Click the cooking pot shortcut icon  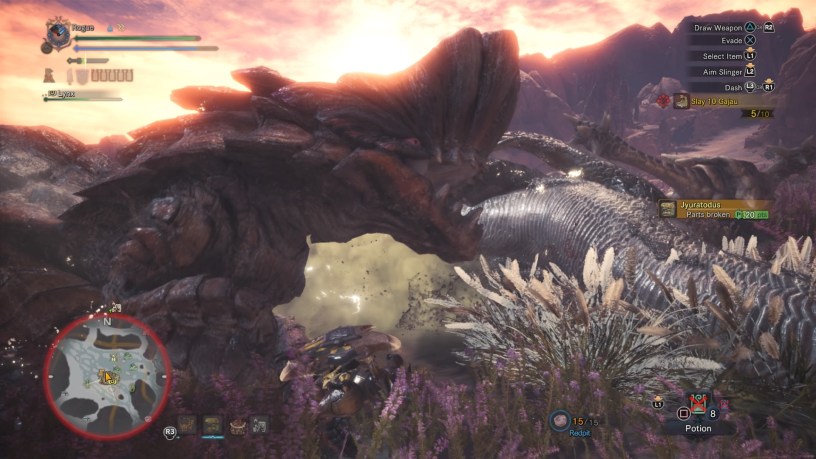coord(236,425)
